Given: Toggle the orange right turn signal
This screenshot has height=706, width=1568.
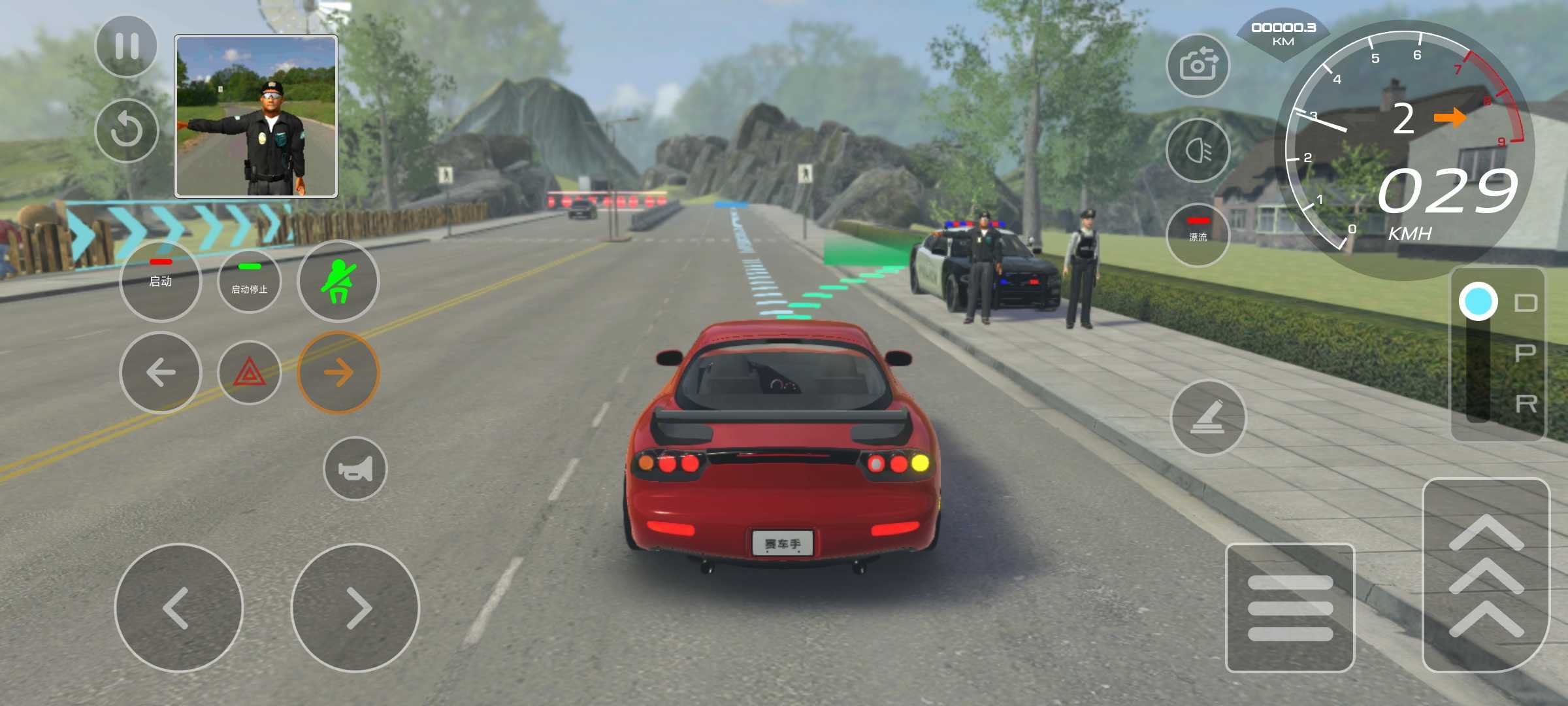Looking at the screenshot, I should 338,373.
